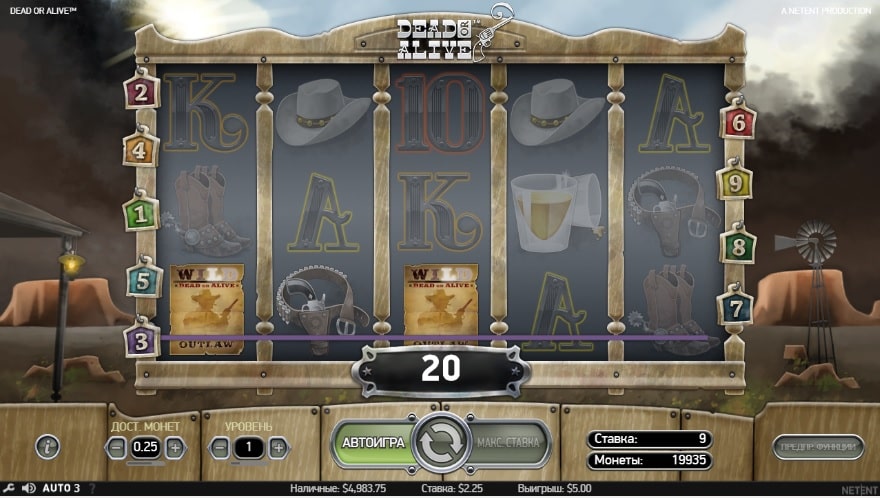Start Автоигра autoplay
Viewport: 880px width, 498px height.
point(374,442)
